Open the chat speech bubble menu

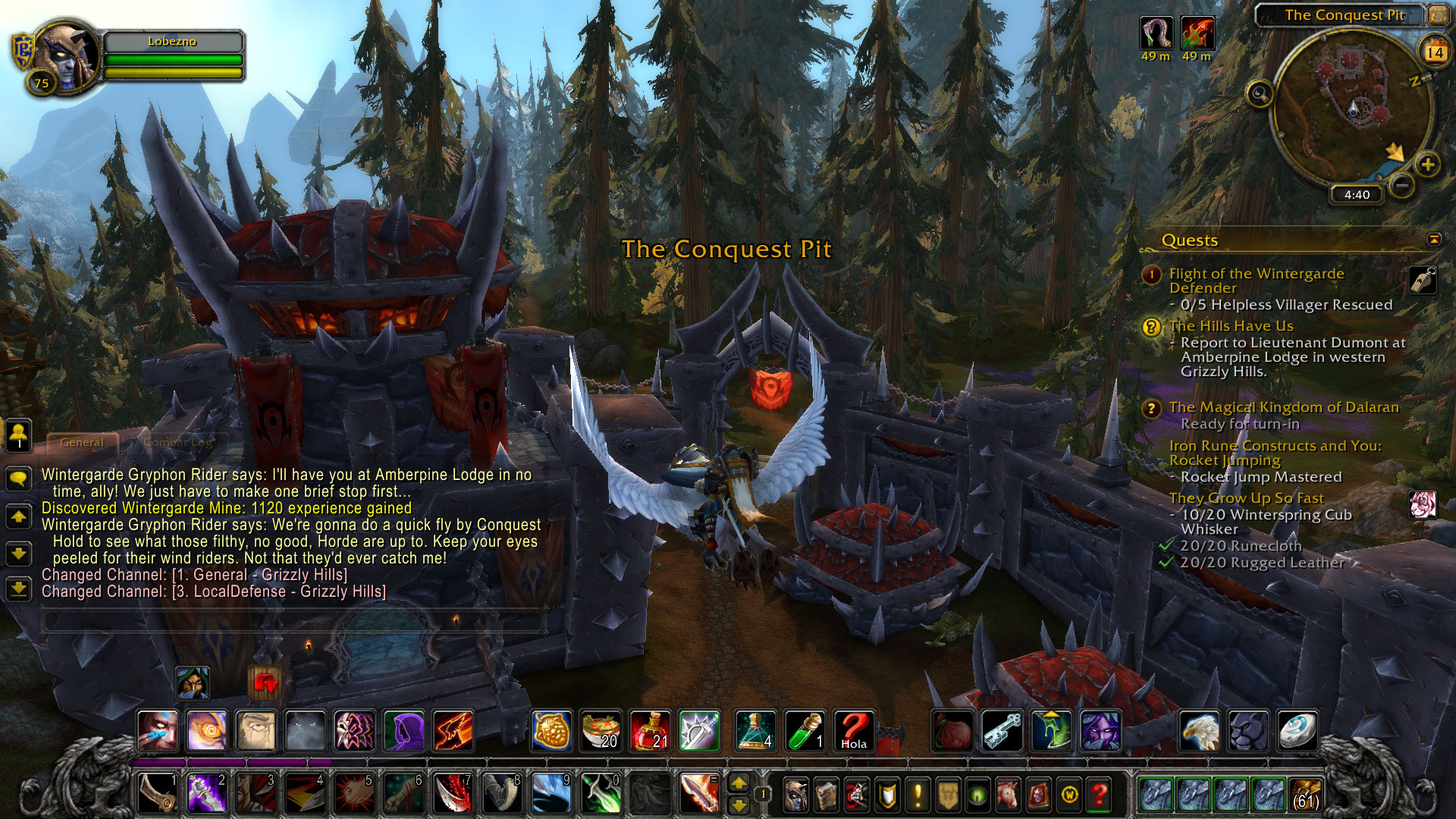(19, 479)
